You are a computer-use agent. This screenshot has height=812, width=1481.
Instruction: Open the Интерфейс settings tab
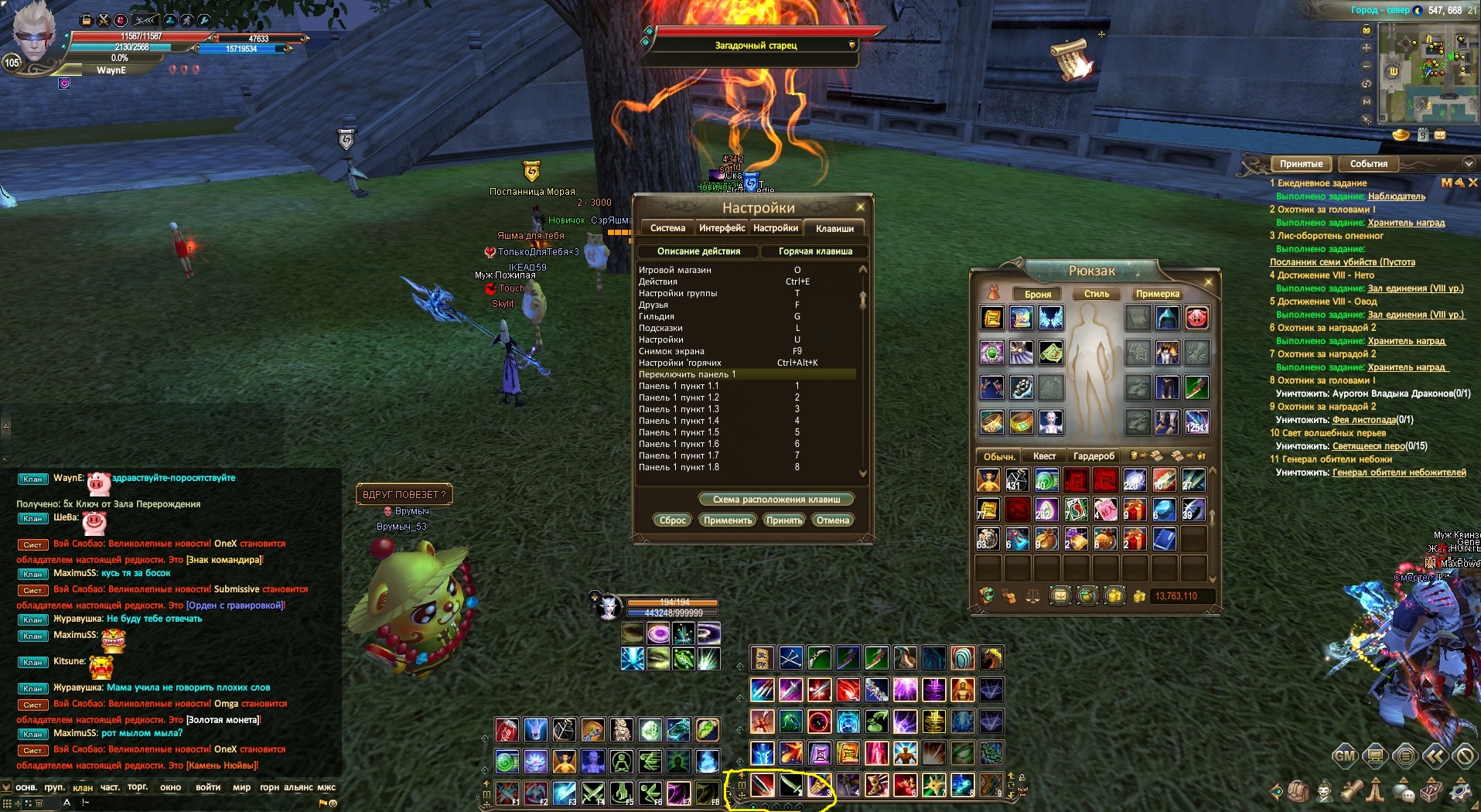[x=722, y=228]
